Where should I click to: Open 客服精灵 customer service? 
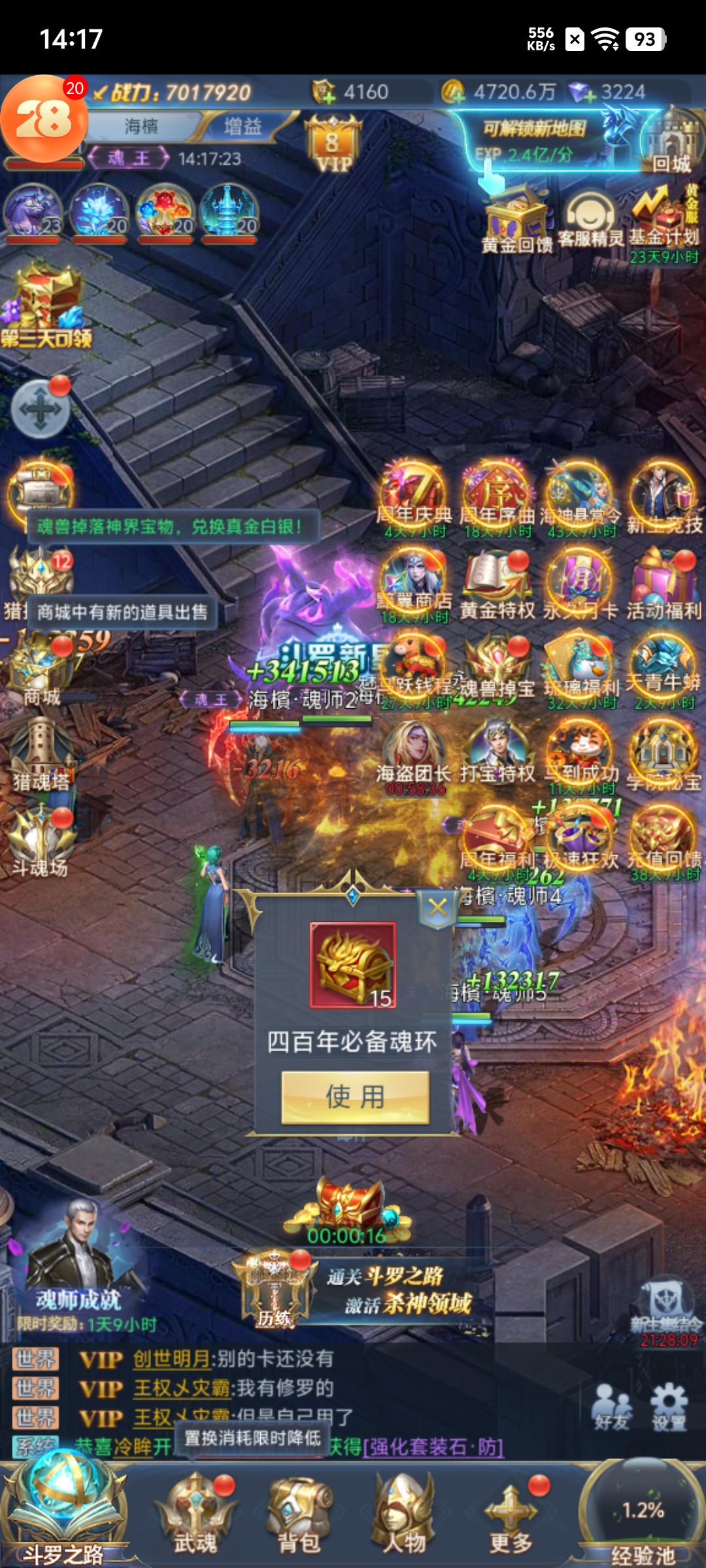[590, 220]
